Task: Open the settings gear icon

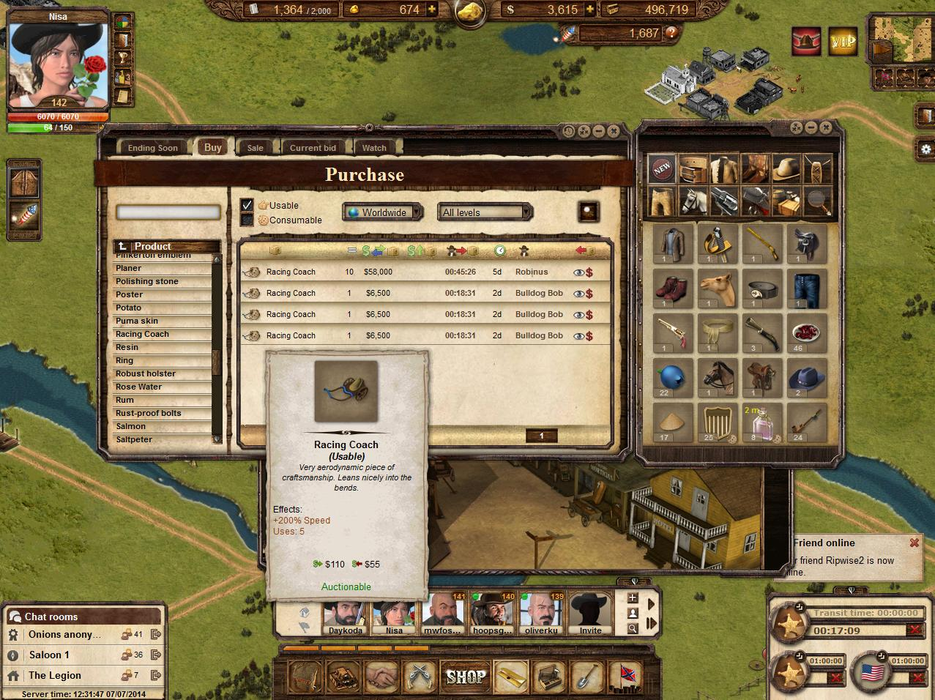Action: tap(925, 149)
